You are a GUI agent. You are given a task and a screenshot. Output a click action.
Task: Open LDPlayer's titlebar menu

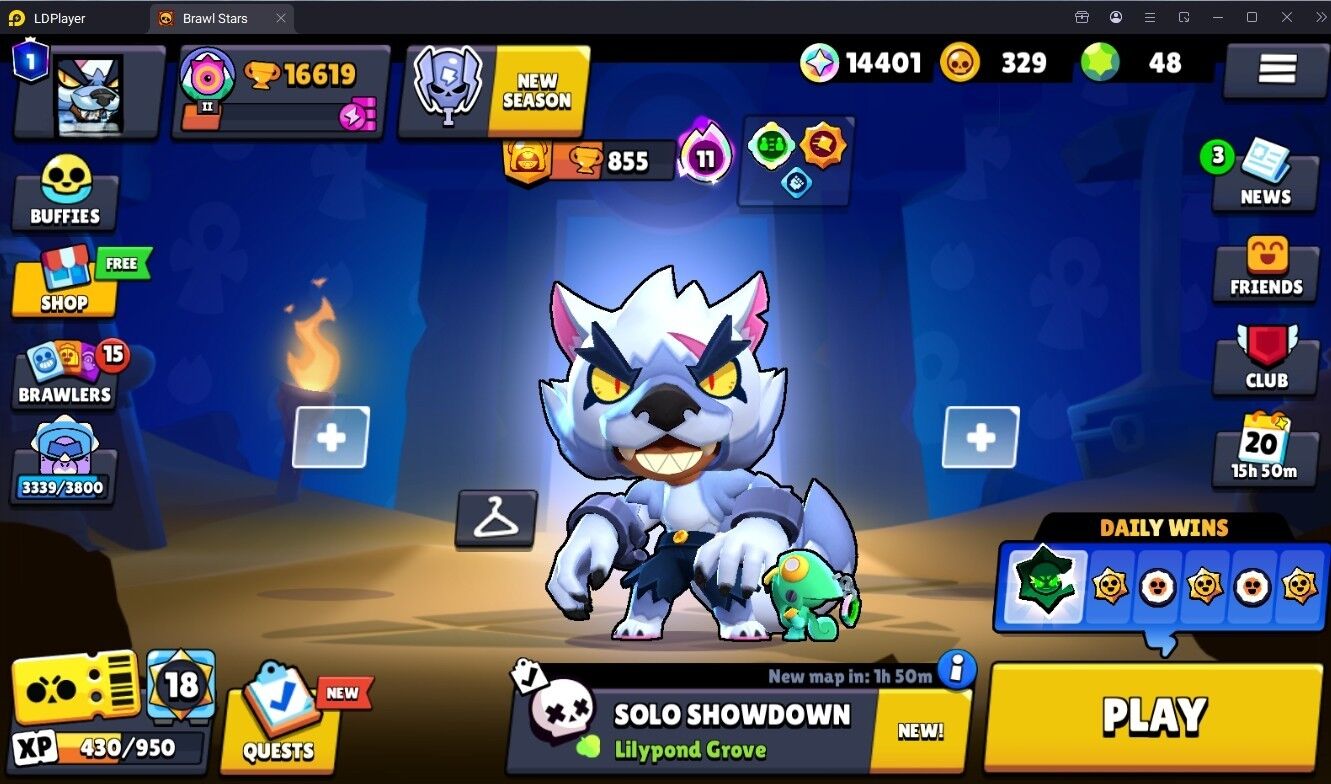pyautogui.click(x=1150, y=16)
